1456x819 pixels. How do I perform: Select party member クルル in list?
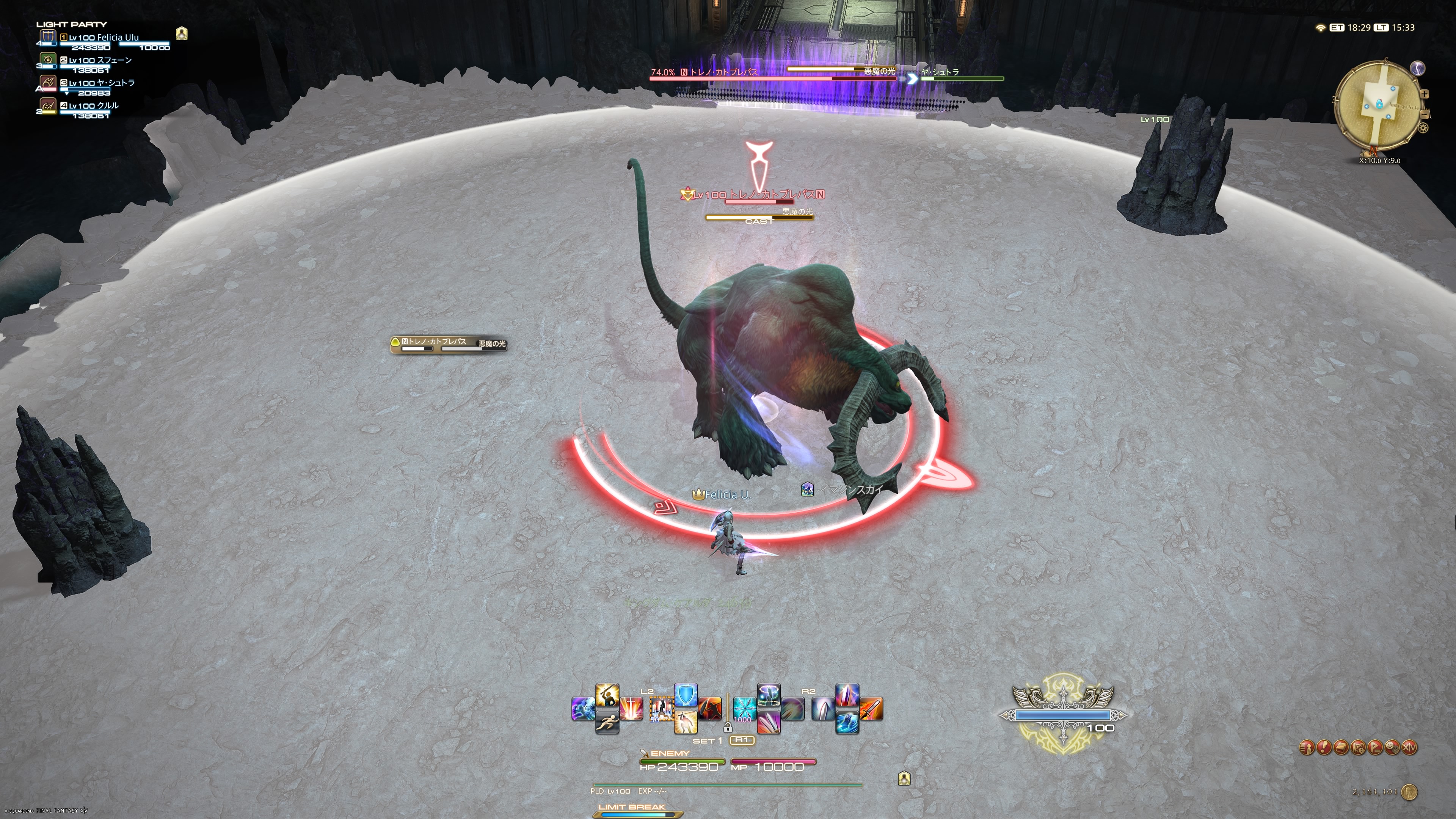pos(93,106)
